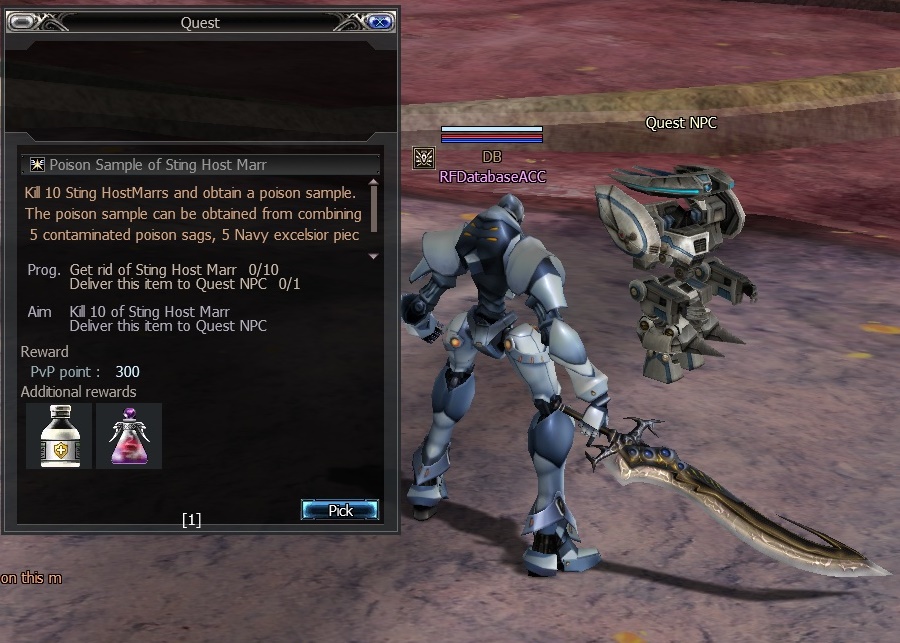Choose the purple flask potion reward
The height and width of the screenshot is (643, 900).
click(x=129, y=436)
